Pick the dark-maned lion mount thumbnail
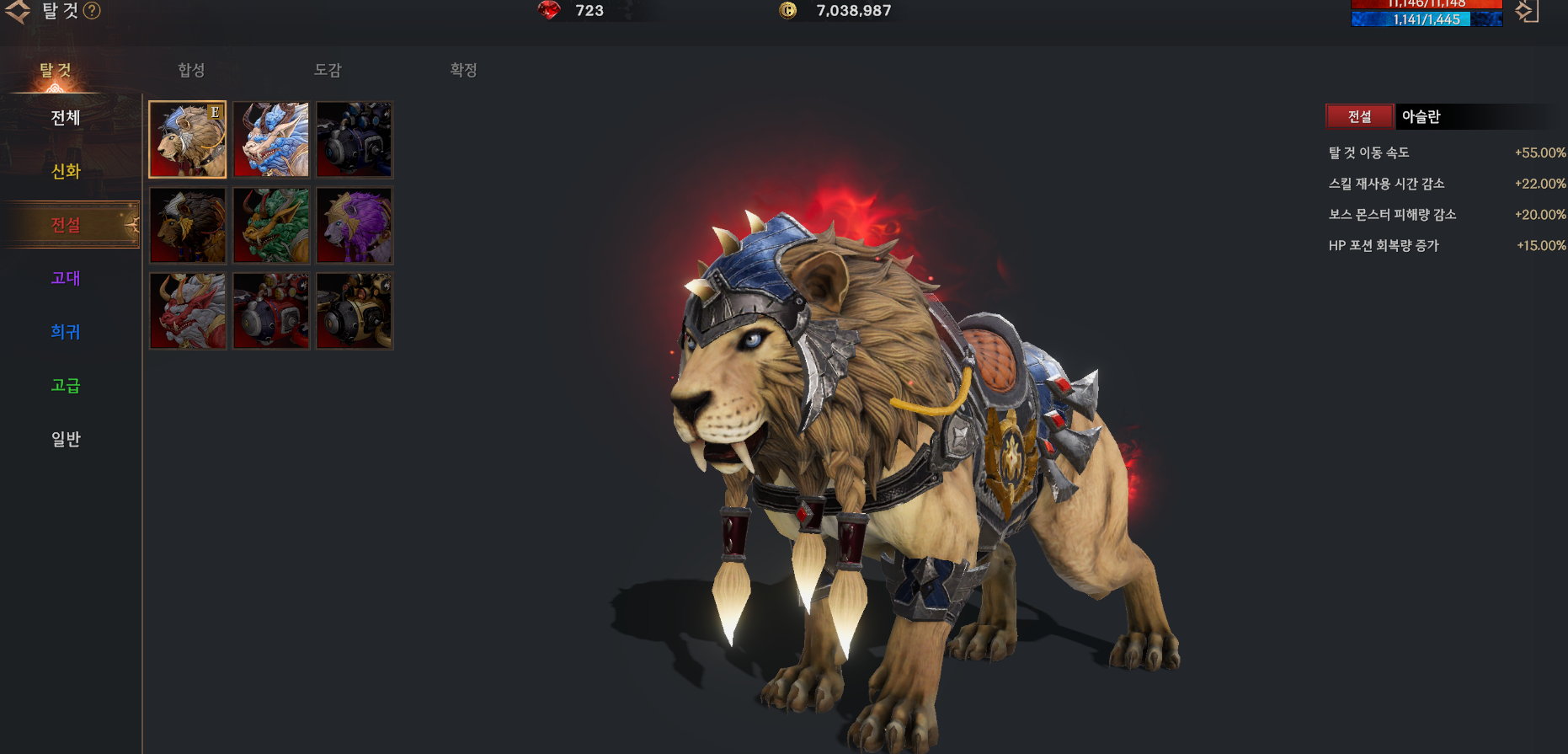 (x=188, y=226)
